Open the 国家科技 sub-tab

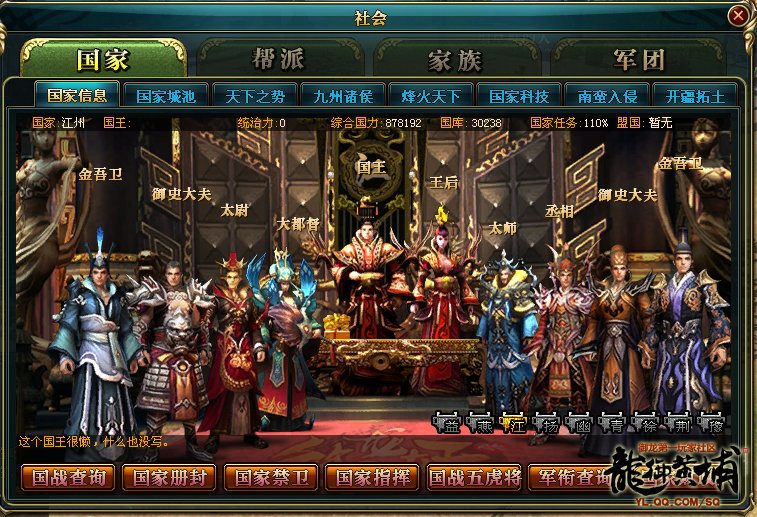click(518, 96)
